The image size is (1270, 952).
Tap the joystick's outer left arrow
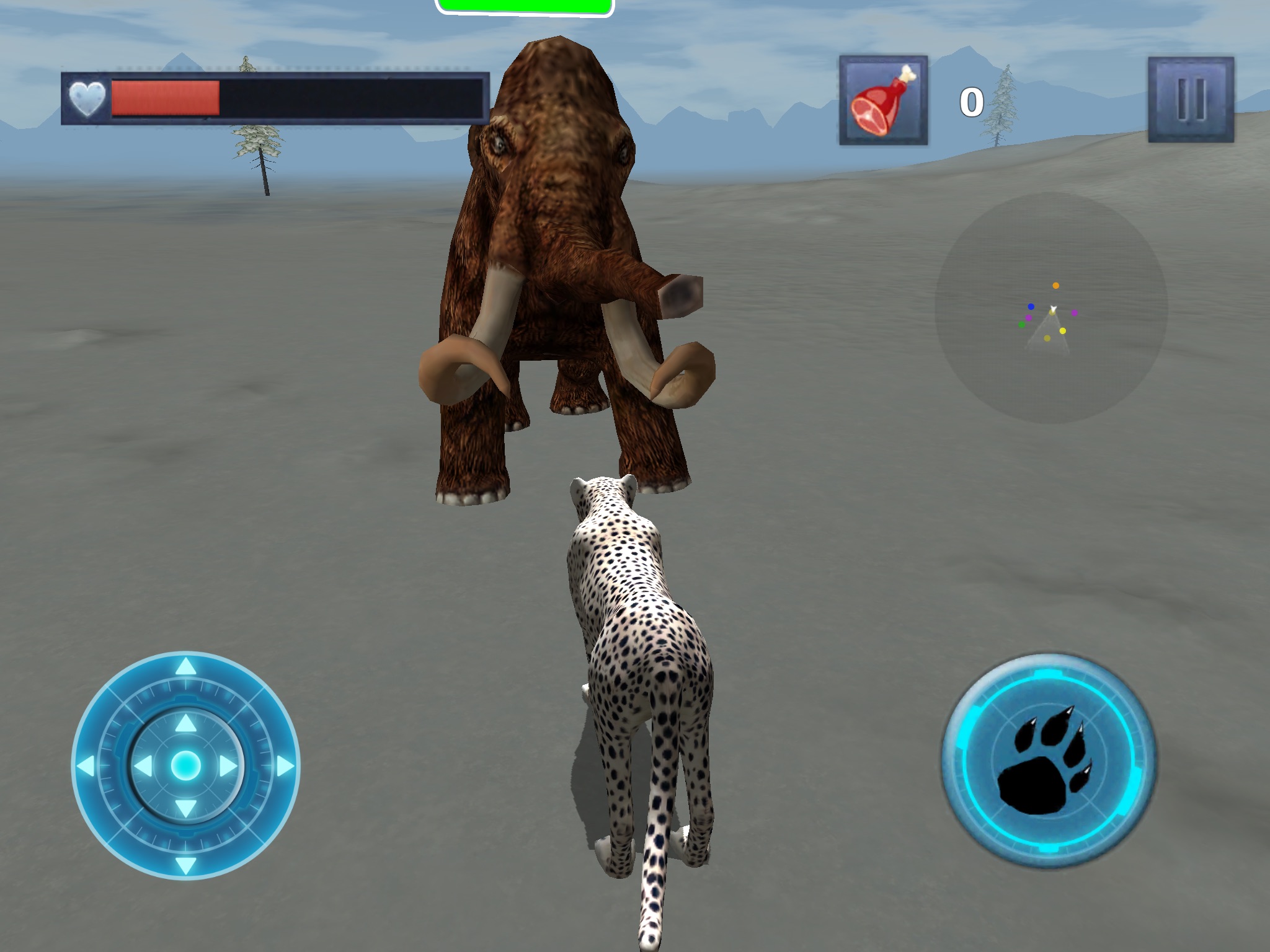pos(86,766)
